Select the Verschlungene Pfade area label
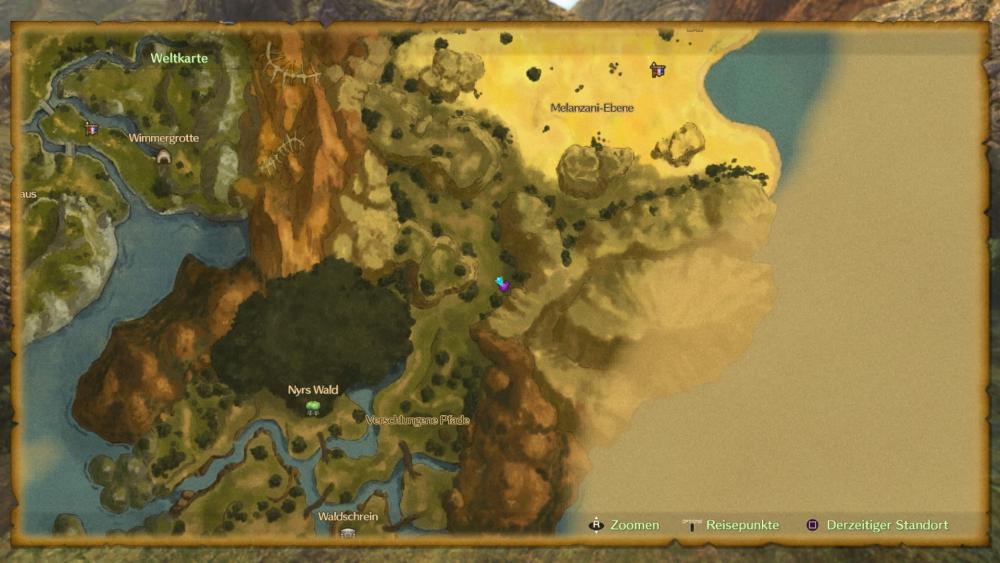Image resolution: width=1000 pixels, height=563 pixels. 417,420
